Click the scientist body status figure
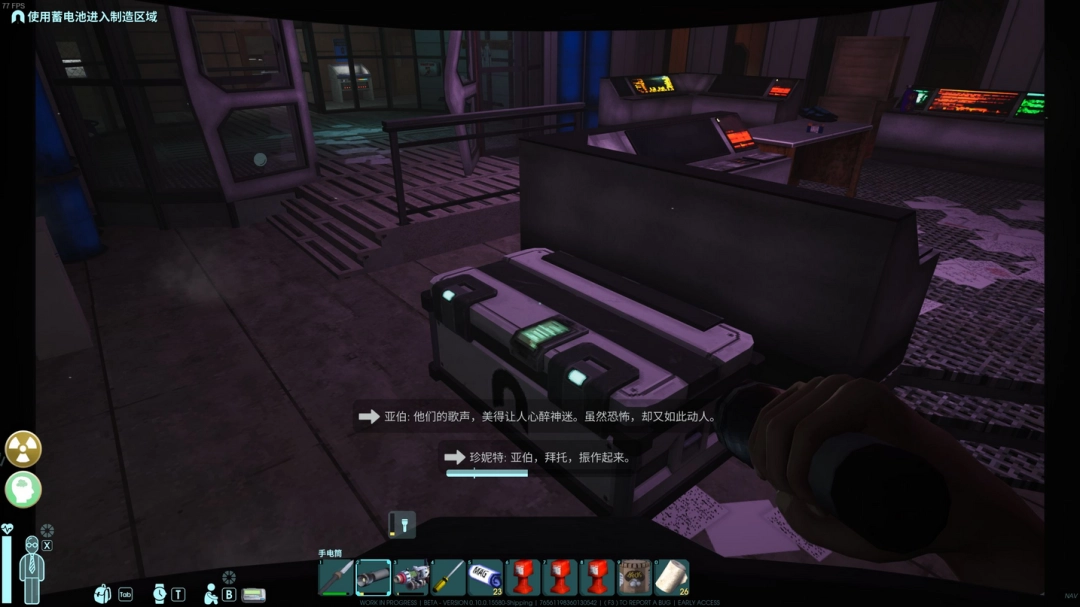This screenshot has width=1080, height=607. 31,570
